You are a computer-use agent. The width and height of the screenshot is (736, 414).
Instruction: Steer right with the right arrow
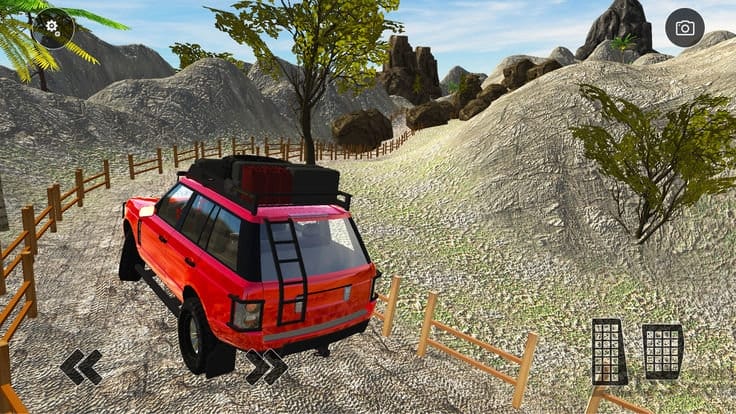click(266, 367)
